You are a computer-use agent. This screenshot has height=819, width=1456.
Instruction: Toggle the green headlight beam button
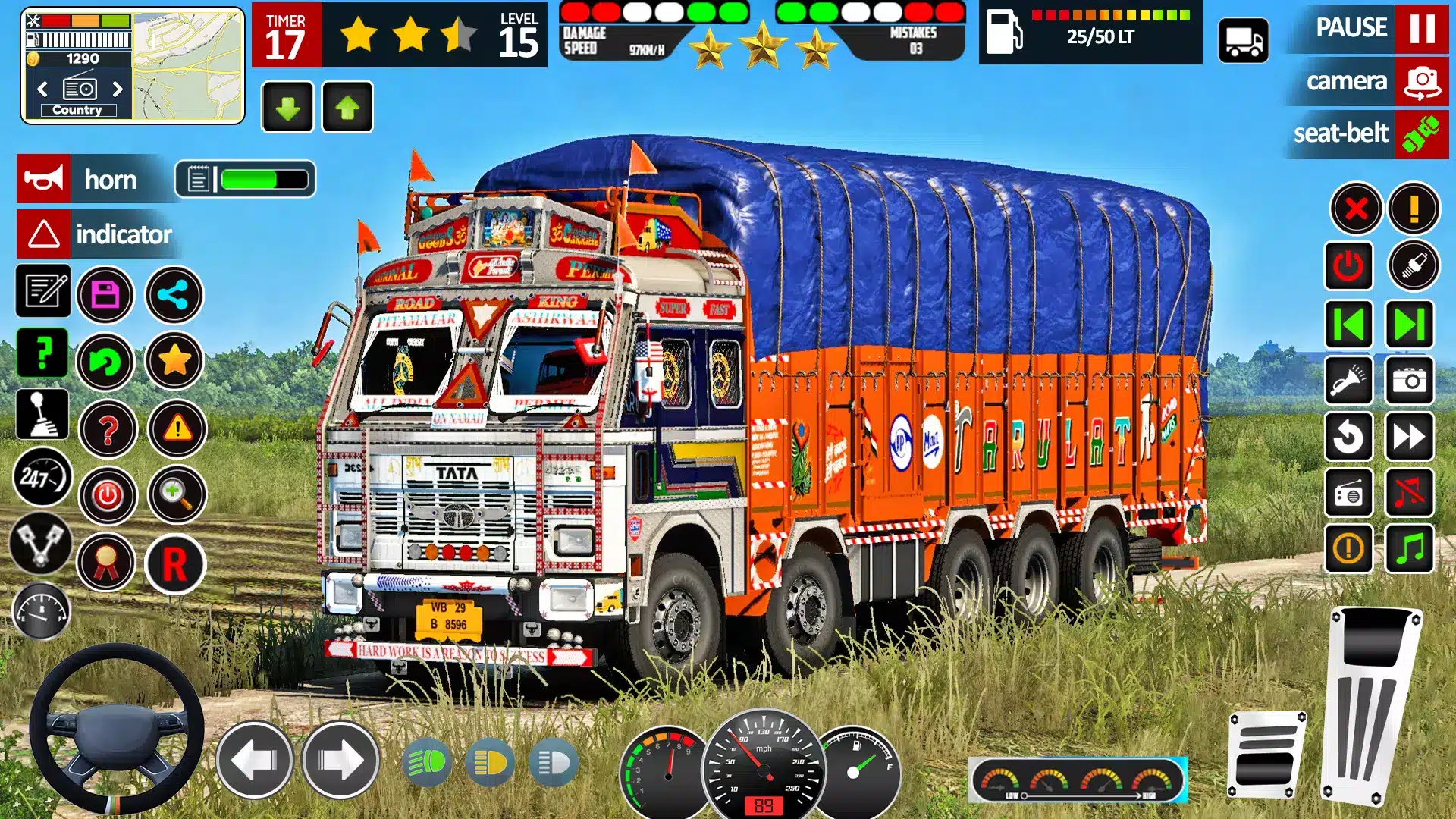427,763
